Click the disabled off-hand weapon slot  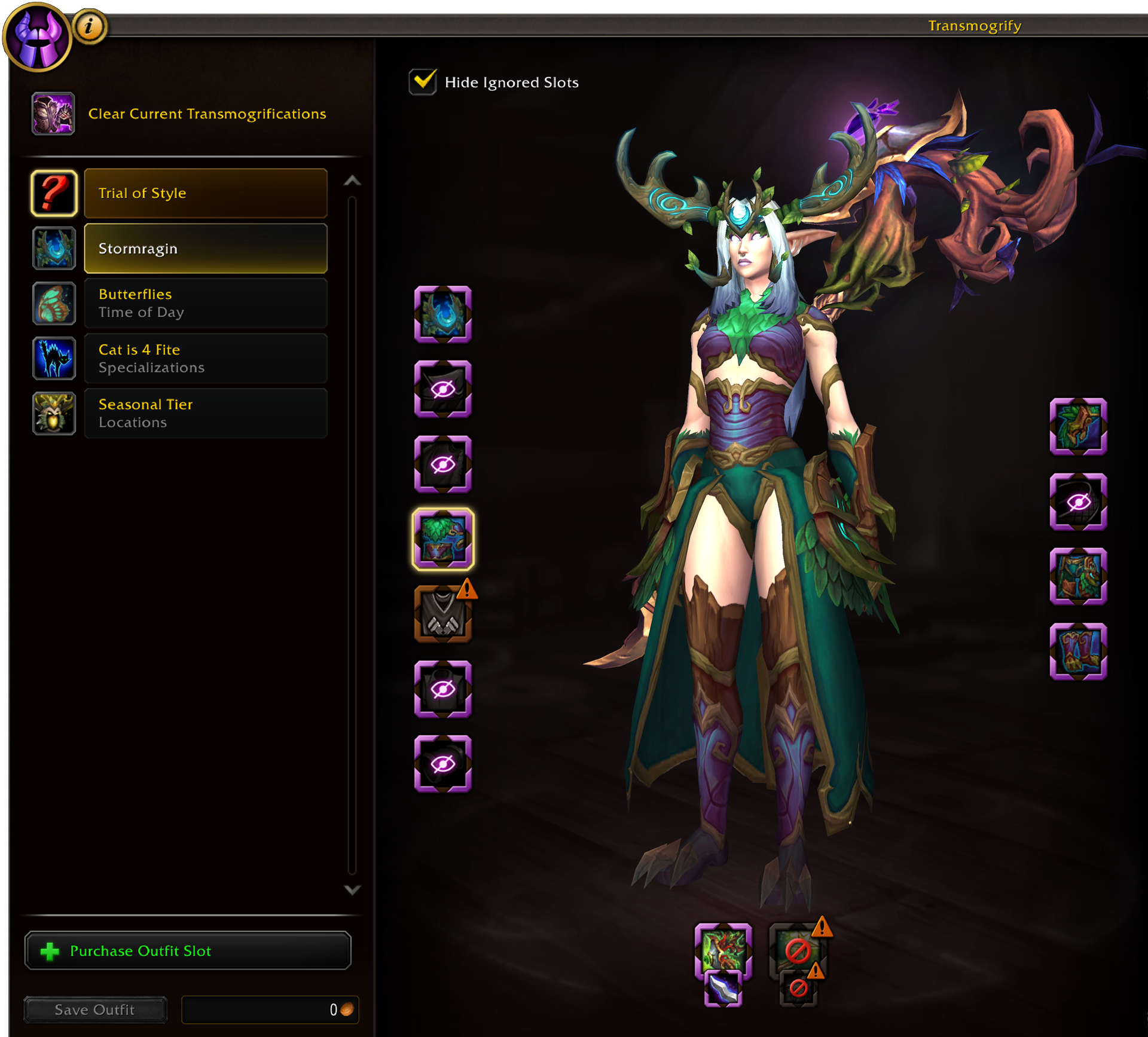pos(798,950)
